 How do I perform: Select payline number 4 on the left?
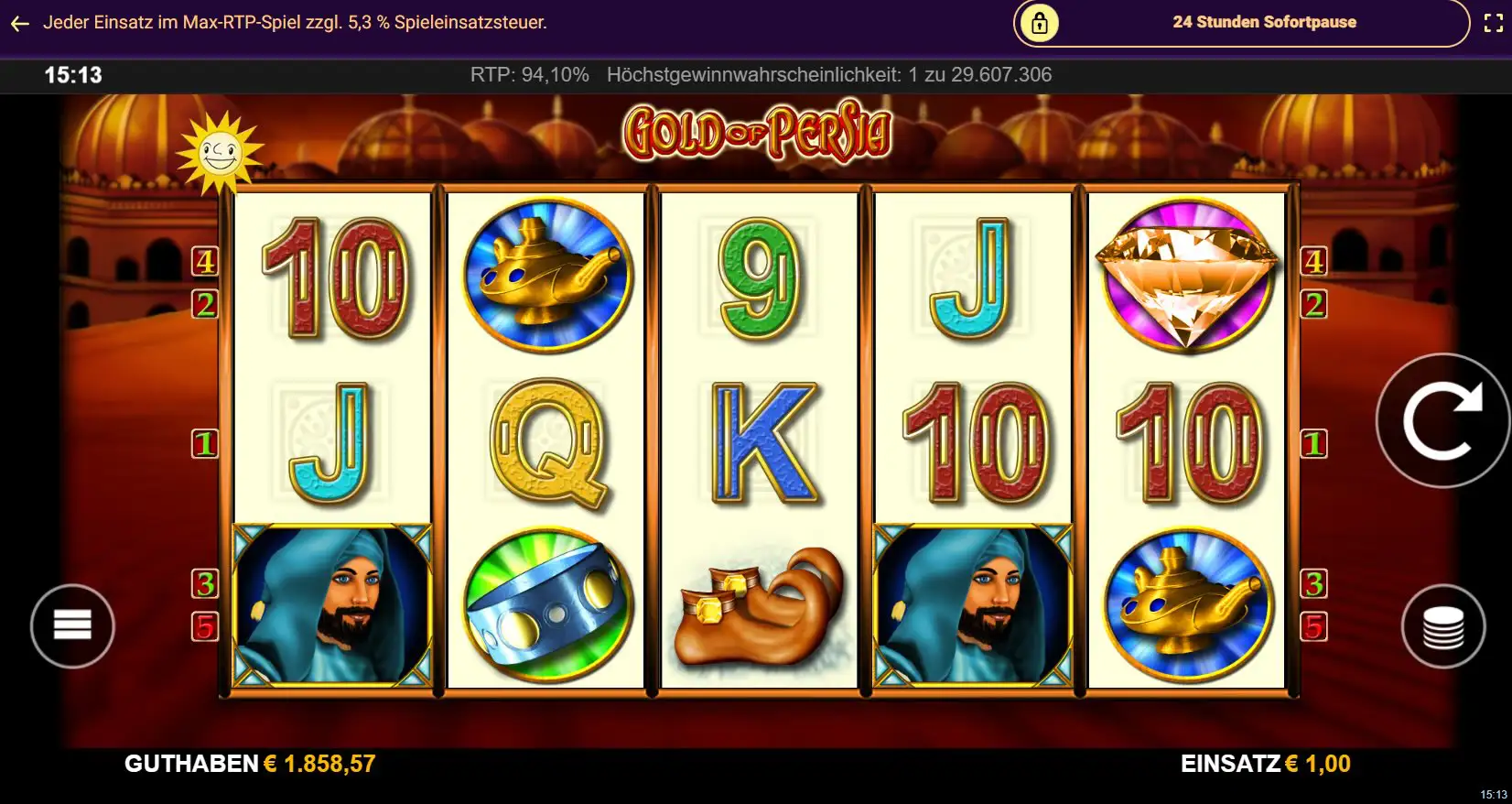204,261
